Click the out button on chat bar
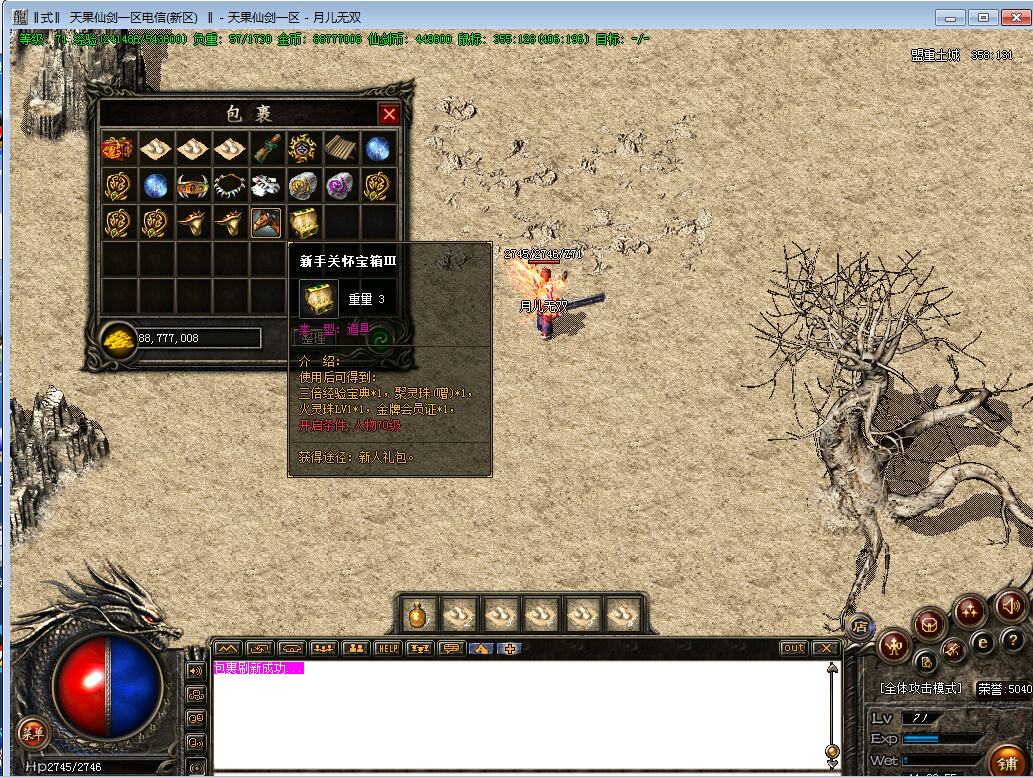The width and height of the screenshot is (1033, 777). (793, 648)
